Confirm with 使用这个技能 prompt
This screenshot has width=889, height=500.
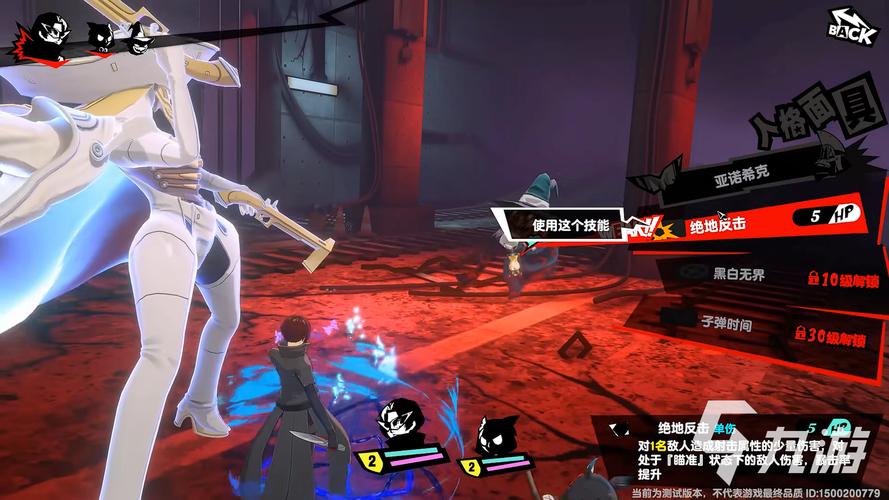[567, 226]
